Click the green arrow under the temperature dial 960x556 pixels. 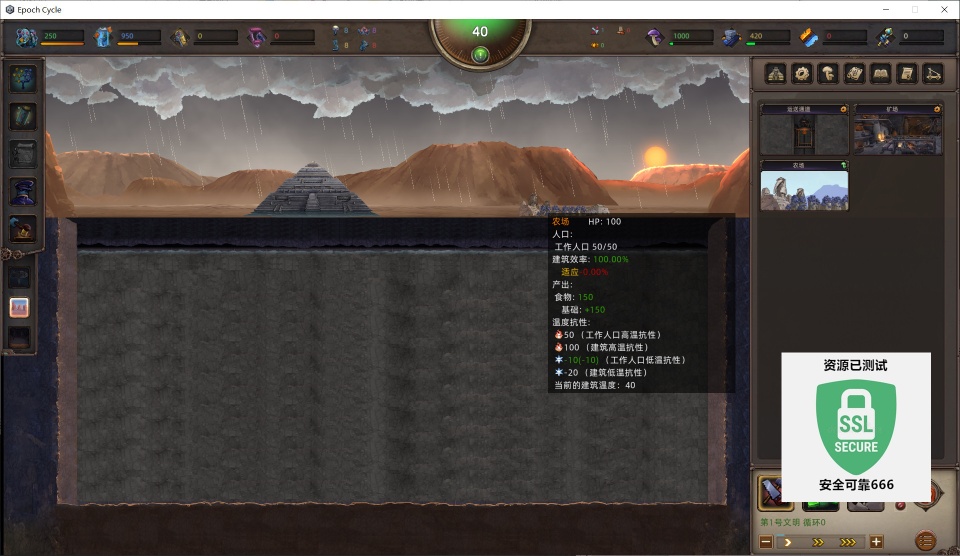[x=480, y=54]
